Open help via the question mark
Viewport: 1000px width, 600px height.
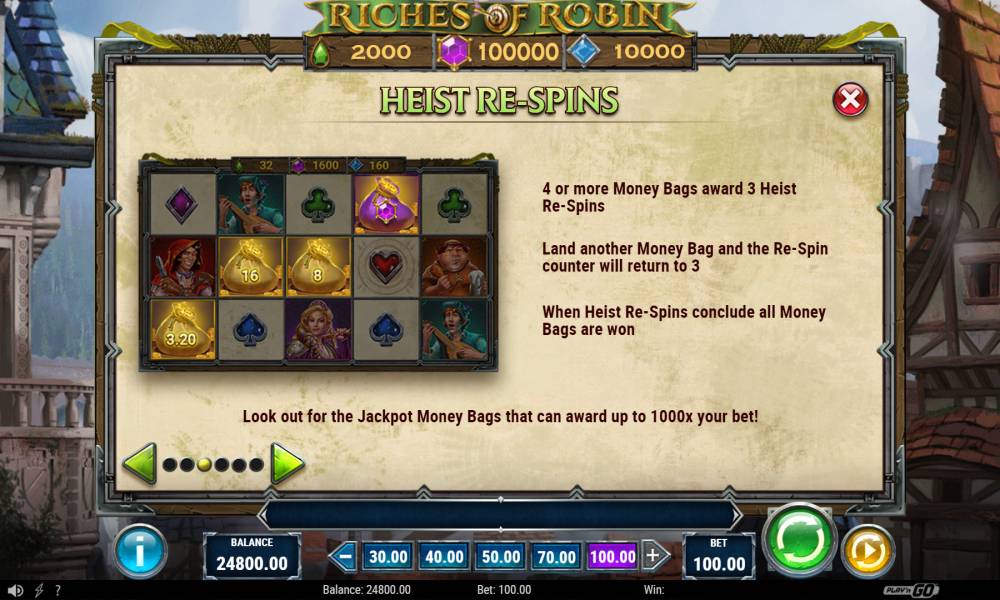click(x=58, y=590)
